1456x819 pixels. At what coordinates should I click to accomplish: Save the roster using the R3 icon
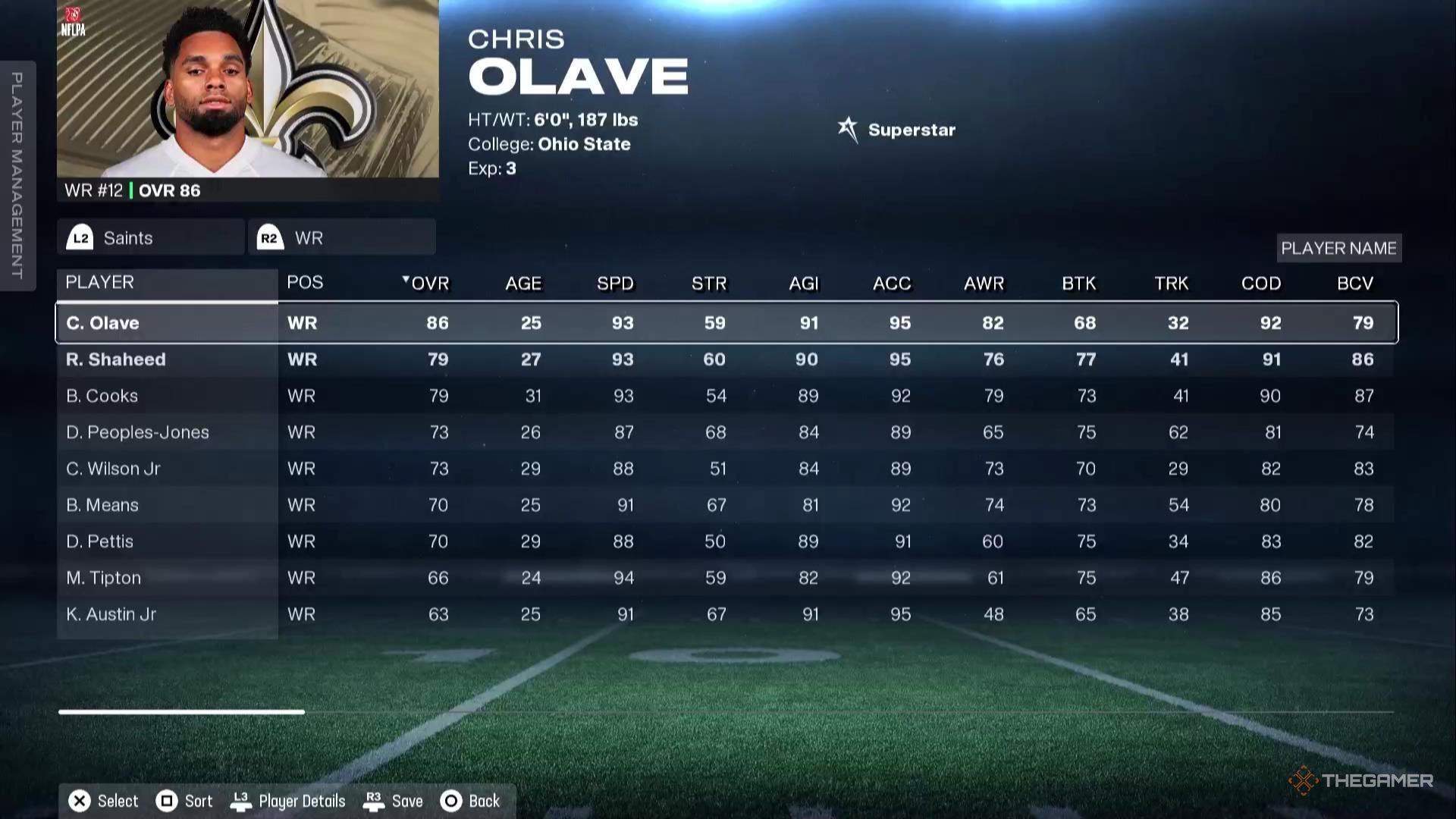[x=374, y=801]
